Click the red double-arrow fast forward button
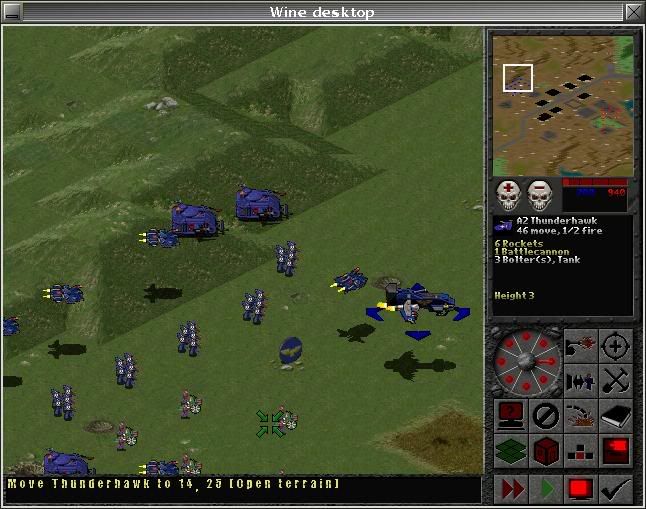Screen dimensions: 646x509 click(x=511, y=490)
